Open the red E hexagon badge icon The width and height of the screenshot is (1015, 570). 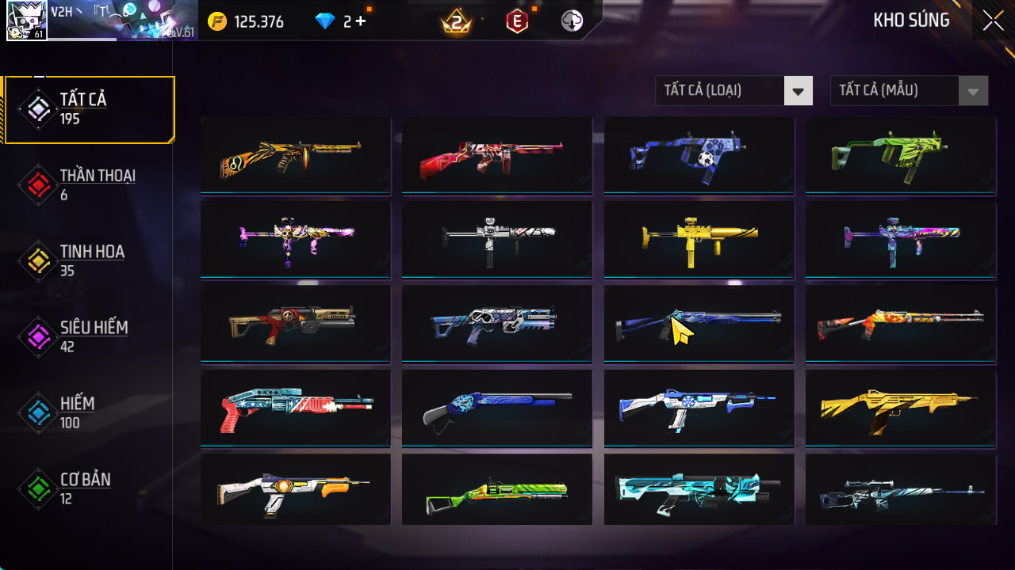(x=516, y=21)
